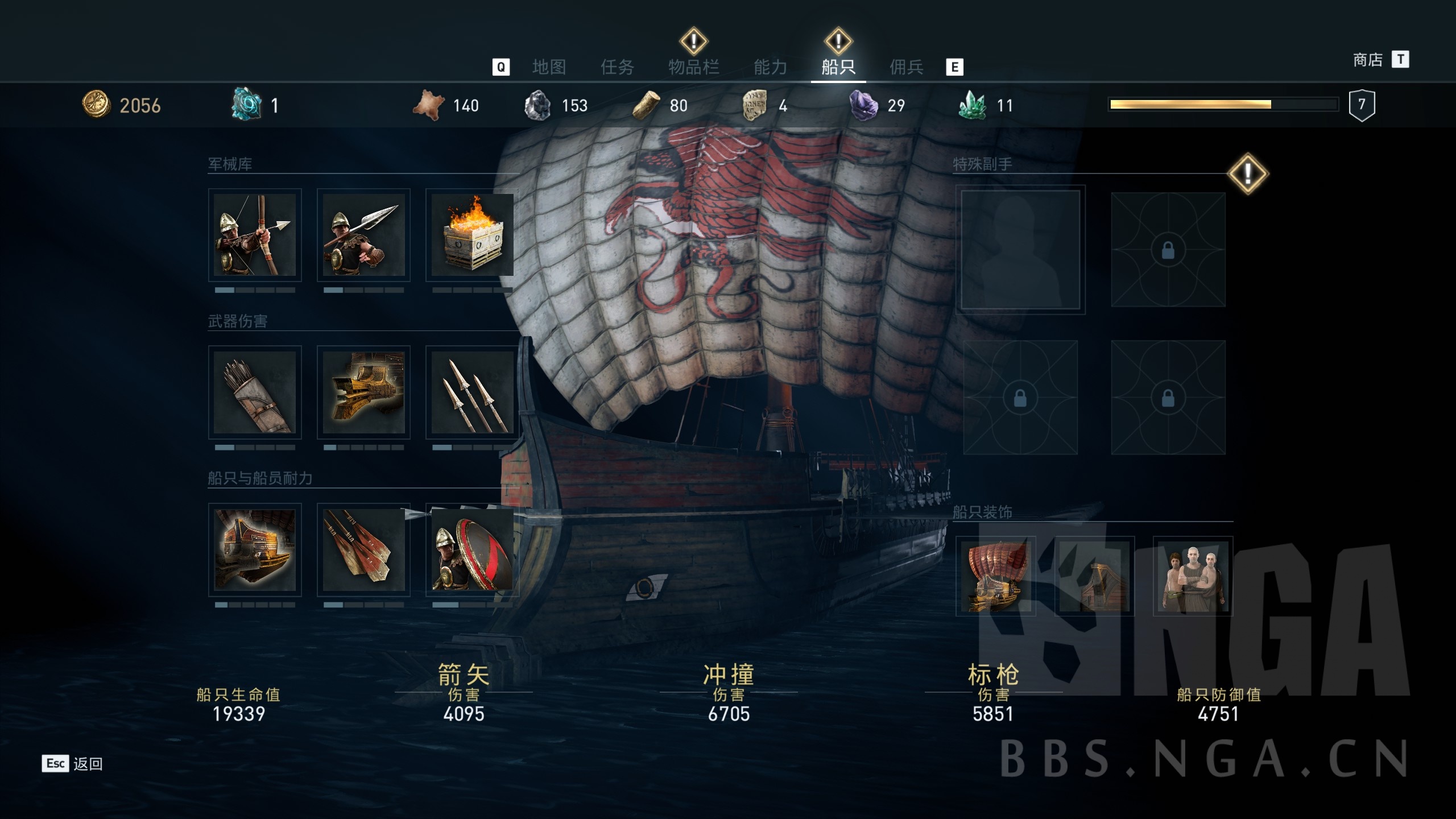Screen dimensions: 1456x819
Task: Select the 能力 (Abilities) tab
Action: (x=770, y=67)
